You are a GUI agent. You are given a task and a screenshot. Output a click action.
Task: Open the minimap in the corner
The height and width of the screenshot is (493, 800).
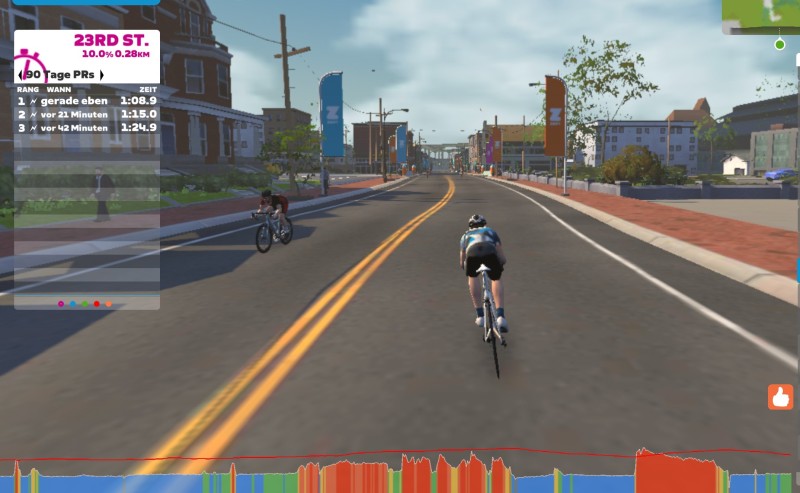pyautogui.click(x=762, y=16)
